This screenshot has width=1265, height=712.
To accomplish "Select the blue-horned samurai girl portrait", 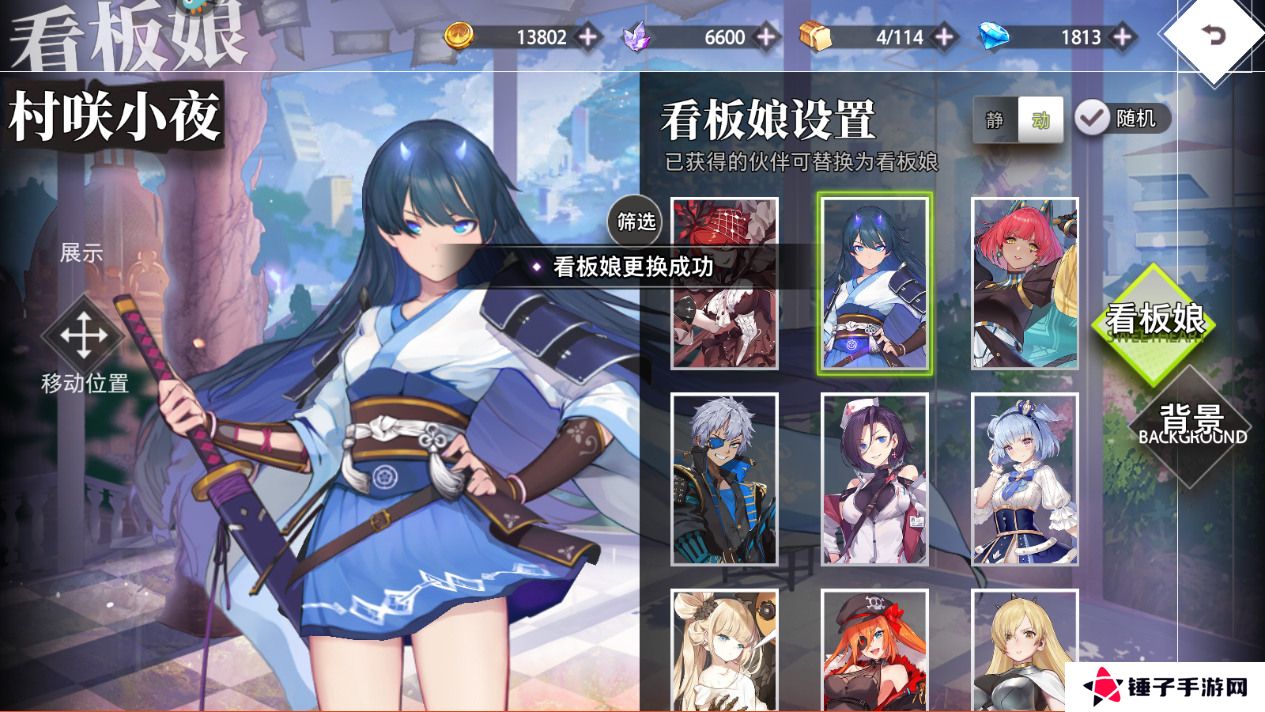I will pos(875,283).
